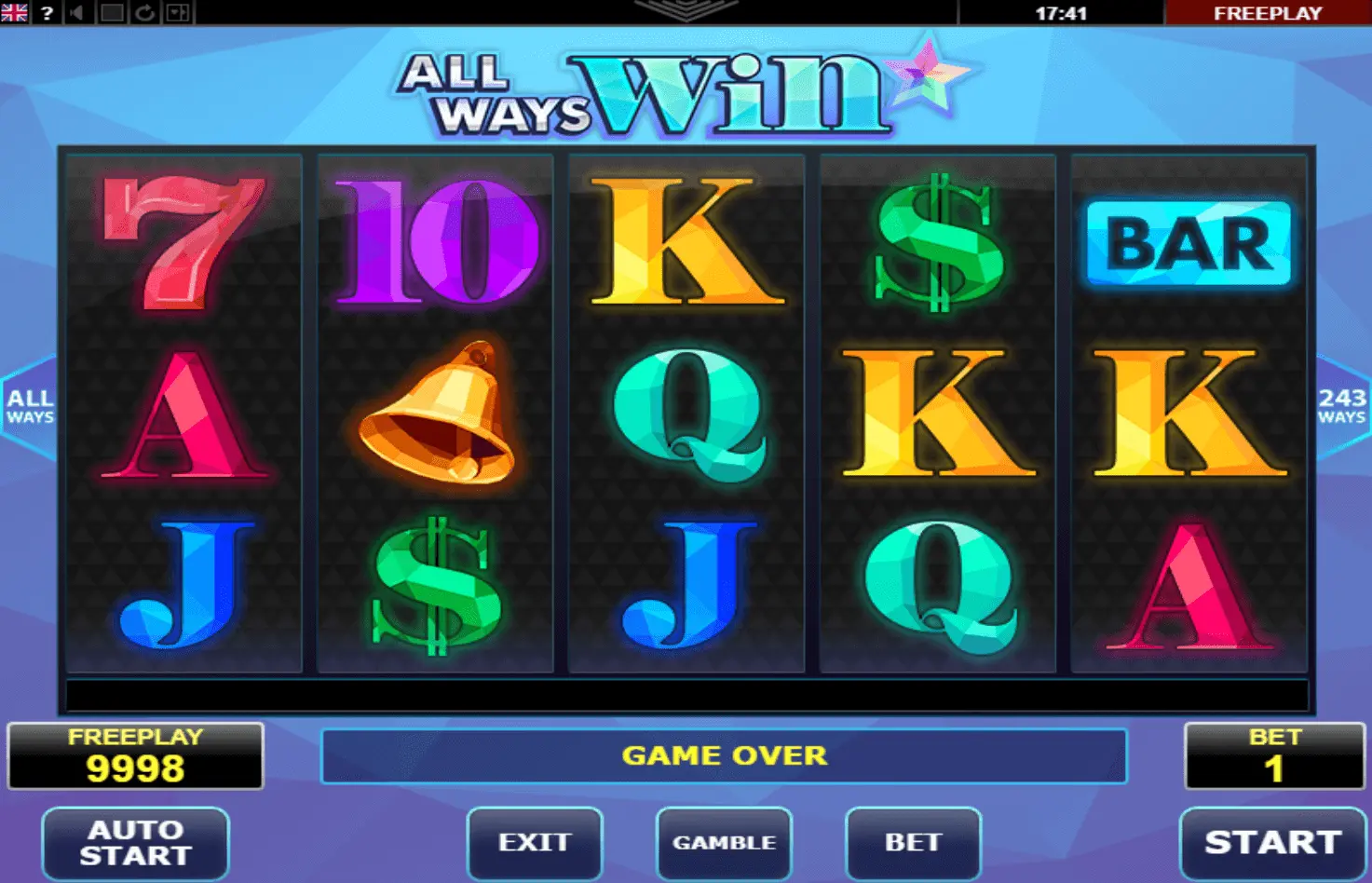
Task: Toggle fullscreen with the square icon
Action: (112, 13)
